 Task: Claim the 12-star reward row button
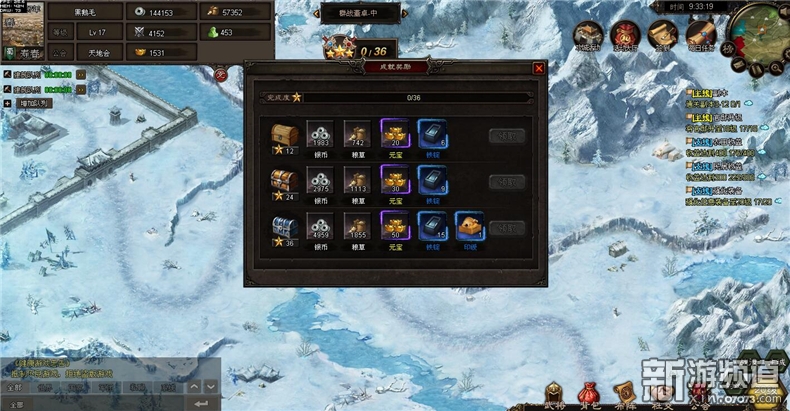(506, 137)
